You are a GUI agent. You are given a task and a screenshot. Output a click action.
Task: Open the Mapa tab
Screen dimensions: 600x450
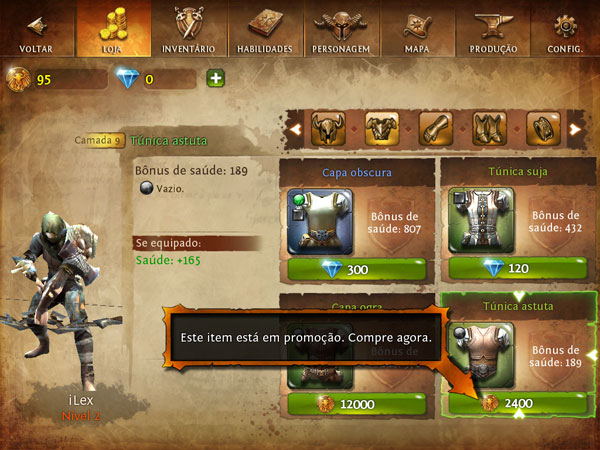[416, 28]
